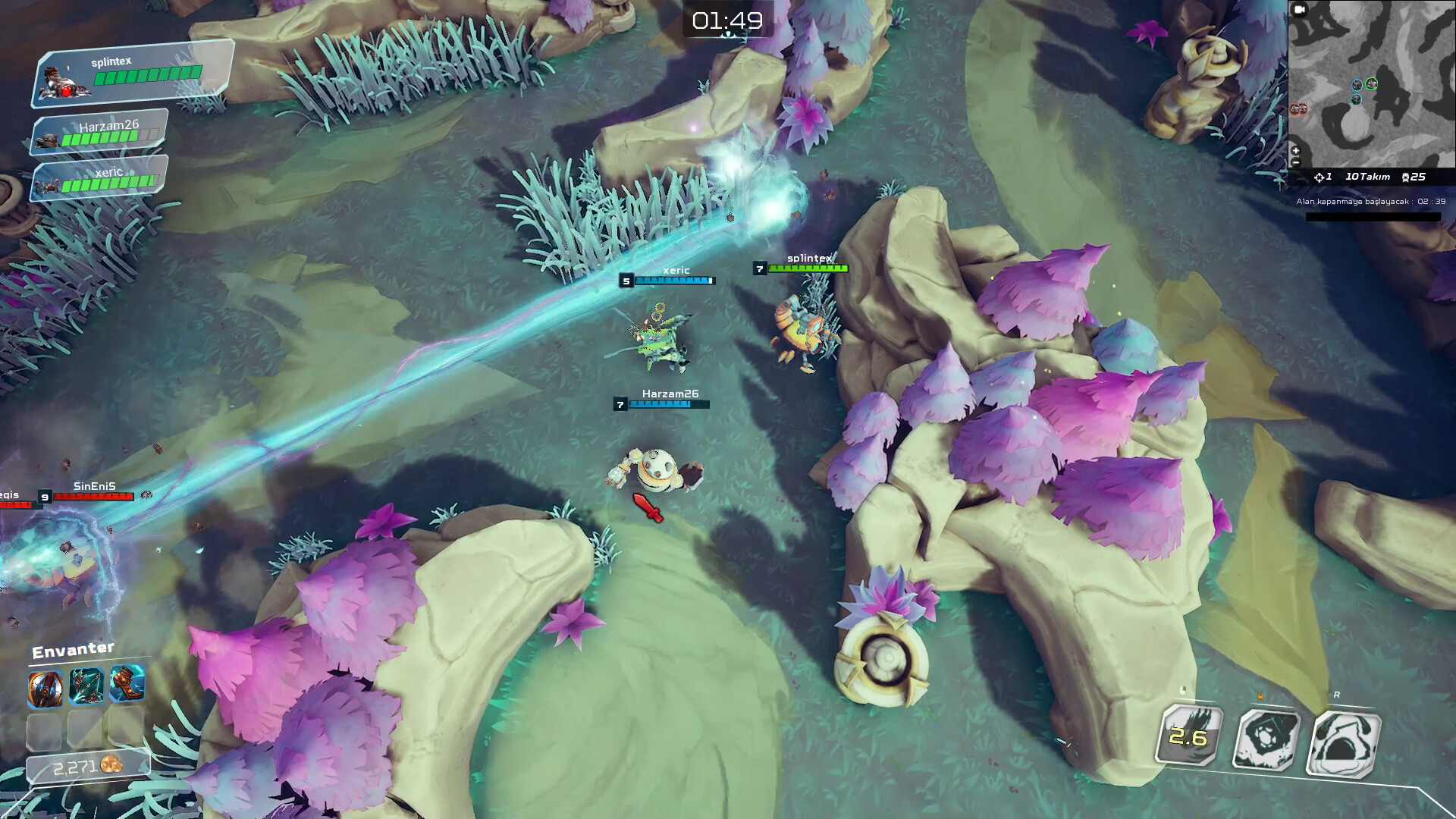The image size is (1456, 819).
Task: Click the gold coin icon beside 2,271
Action: [112, 765]
